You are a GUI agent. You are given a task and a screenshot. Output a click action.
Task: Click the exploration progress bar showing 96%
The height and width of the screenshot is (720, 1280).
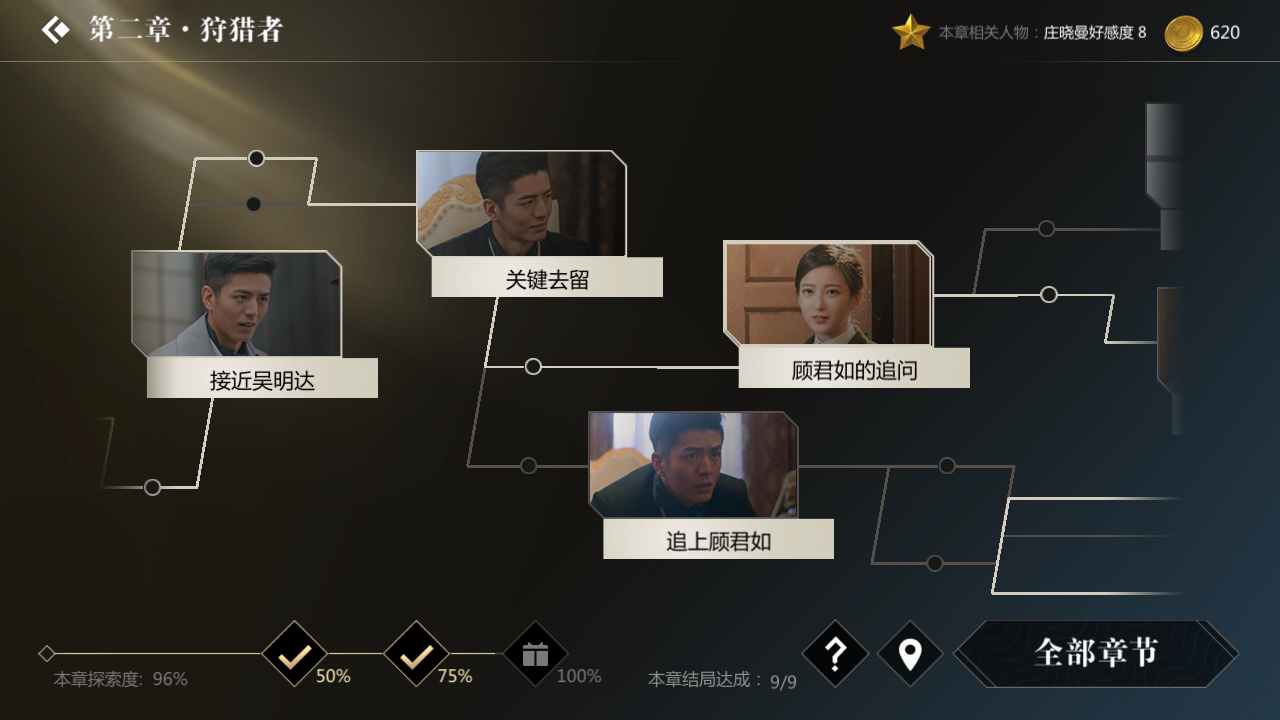(150, 654)
